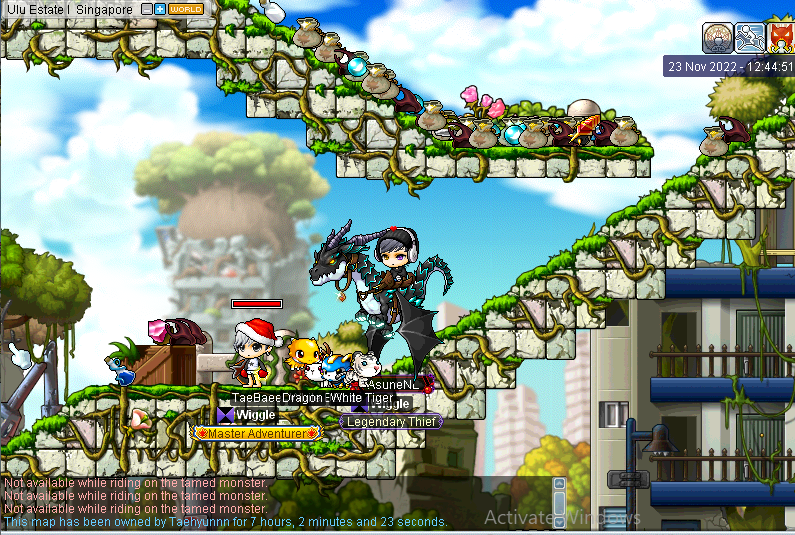
Task: Minimize the Ulu Estate minimap bar
Action: click(147, 9)
